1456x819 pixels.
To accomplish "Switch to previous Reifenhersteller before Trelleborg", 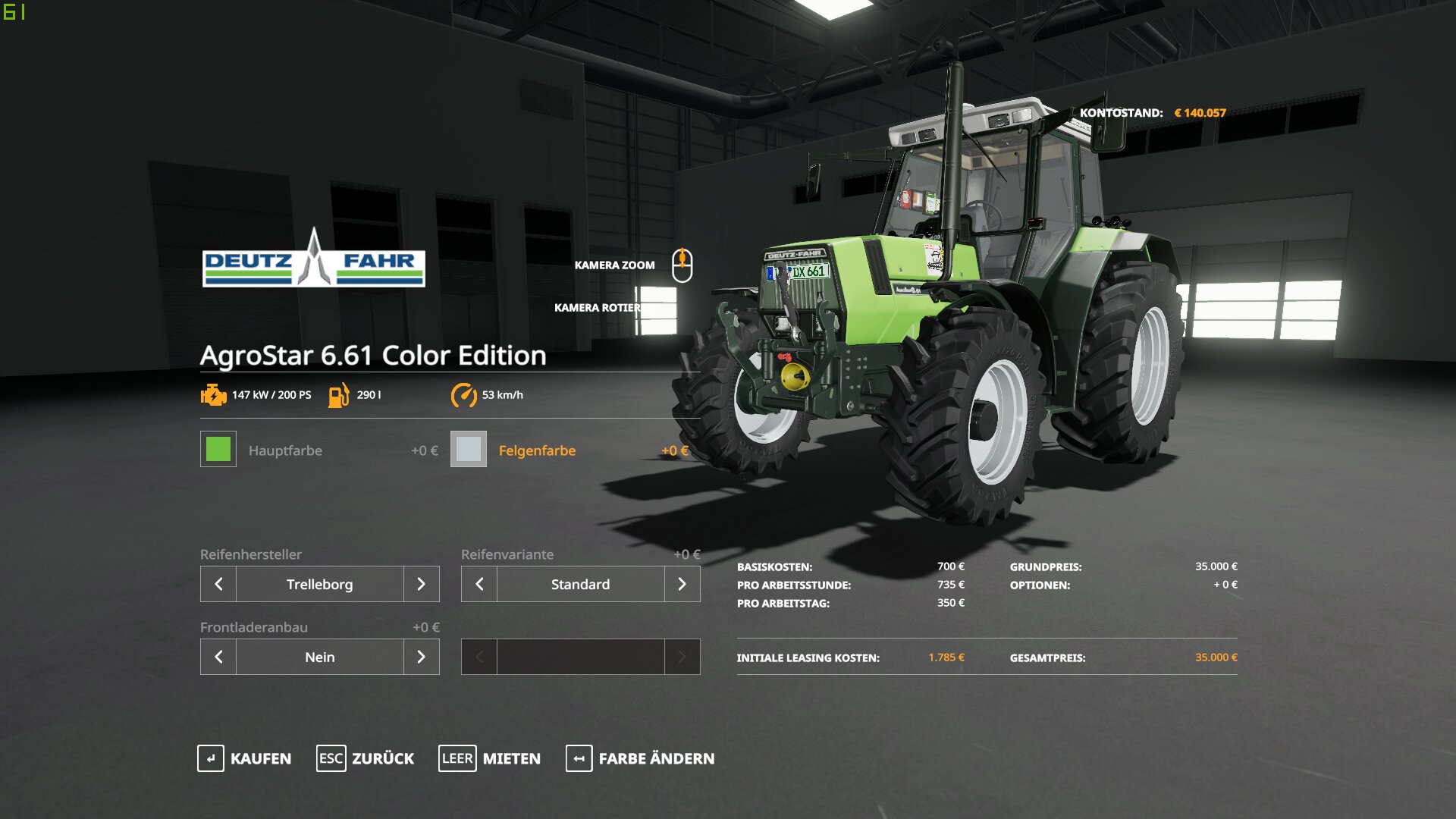I will 218,584.
